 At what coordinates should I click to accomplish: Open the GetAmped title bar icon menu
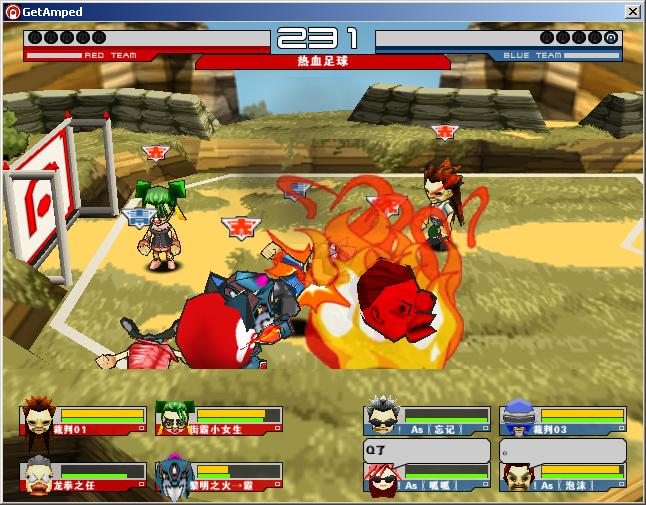click(12, 12)
